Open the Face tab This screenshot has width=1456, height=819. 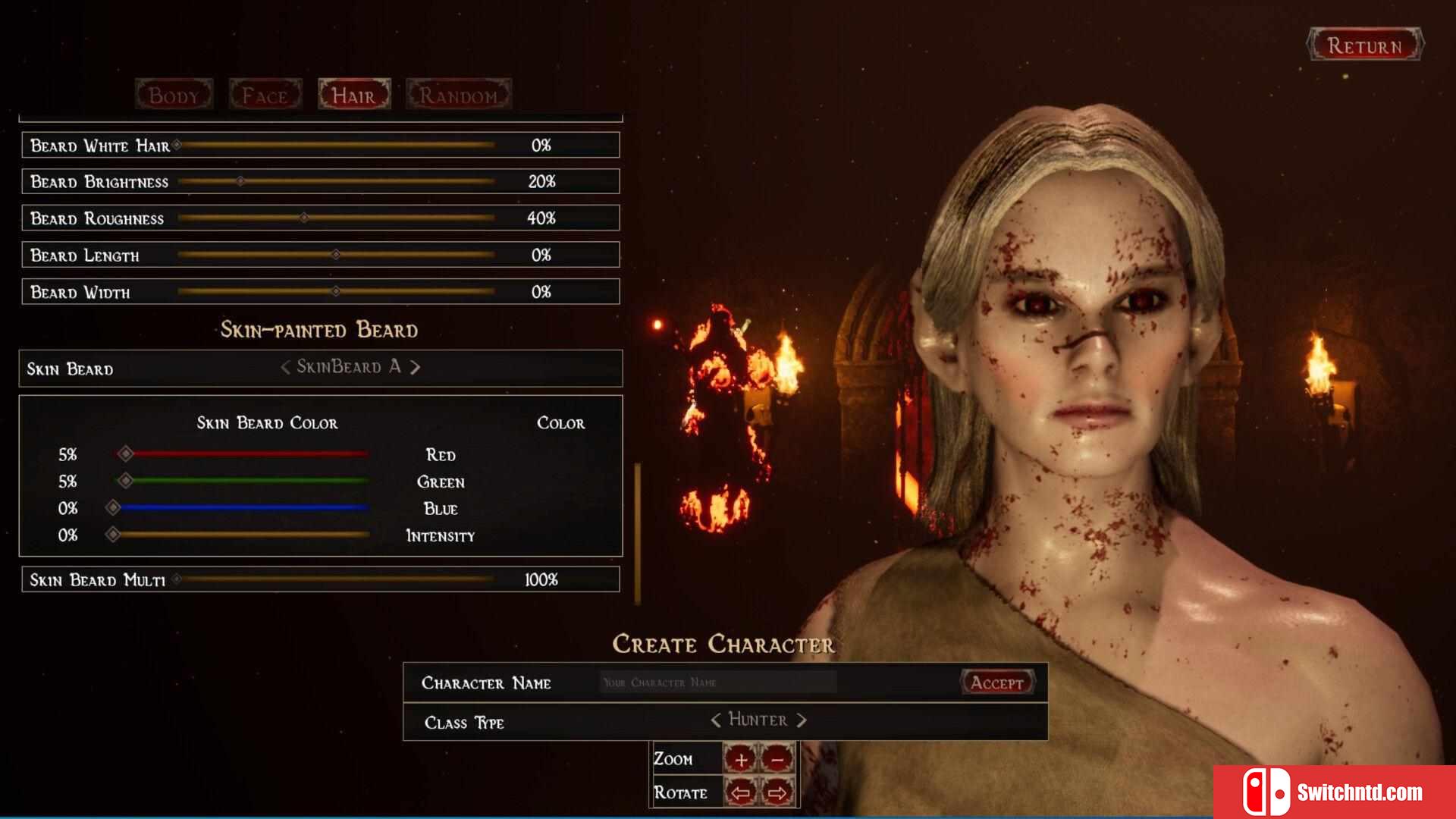tap(265, 96)
